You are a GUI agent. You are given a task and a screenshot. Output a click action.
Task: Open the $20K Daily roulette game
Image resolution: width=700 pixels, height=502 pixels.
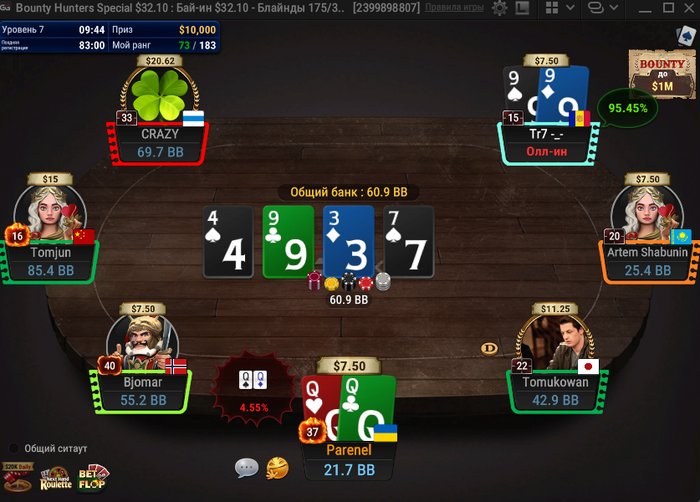pos(17,474)
